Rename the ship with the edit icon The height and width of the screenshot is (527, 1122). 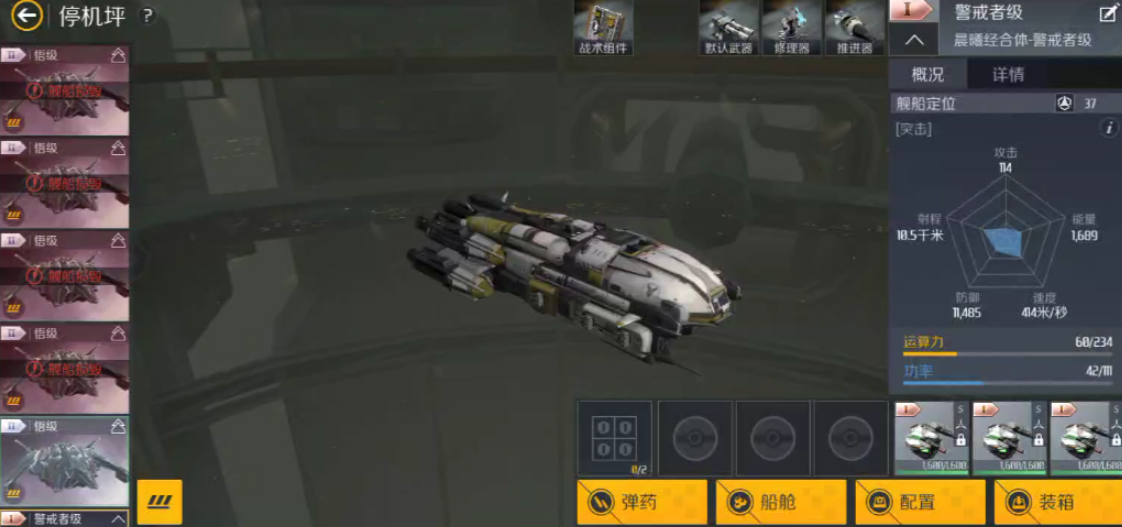pos(1108,13)
